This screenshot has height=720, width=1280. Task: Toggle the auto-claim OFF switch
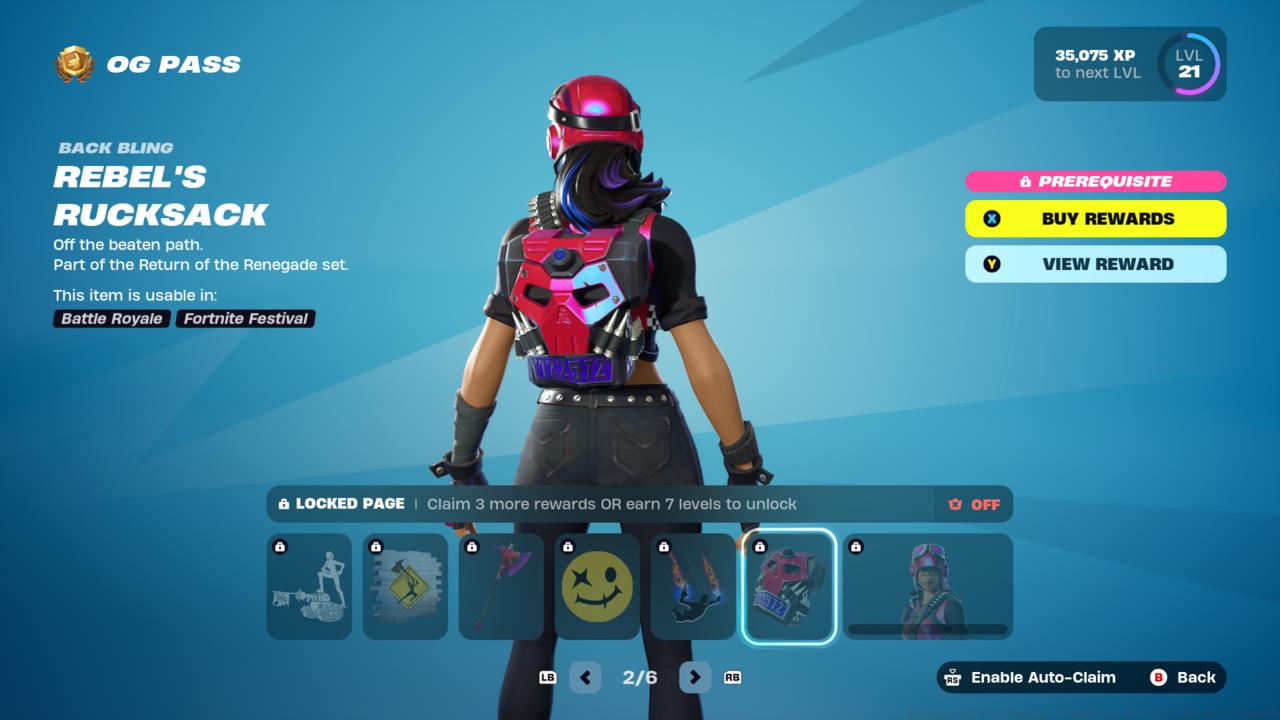pos(974,504)
